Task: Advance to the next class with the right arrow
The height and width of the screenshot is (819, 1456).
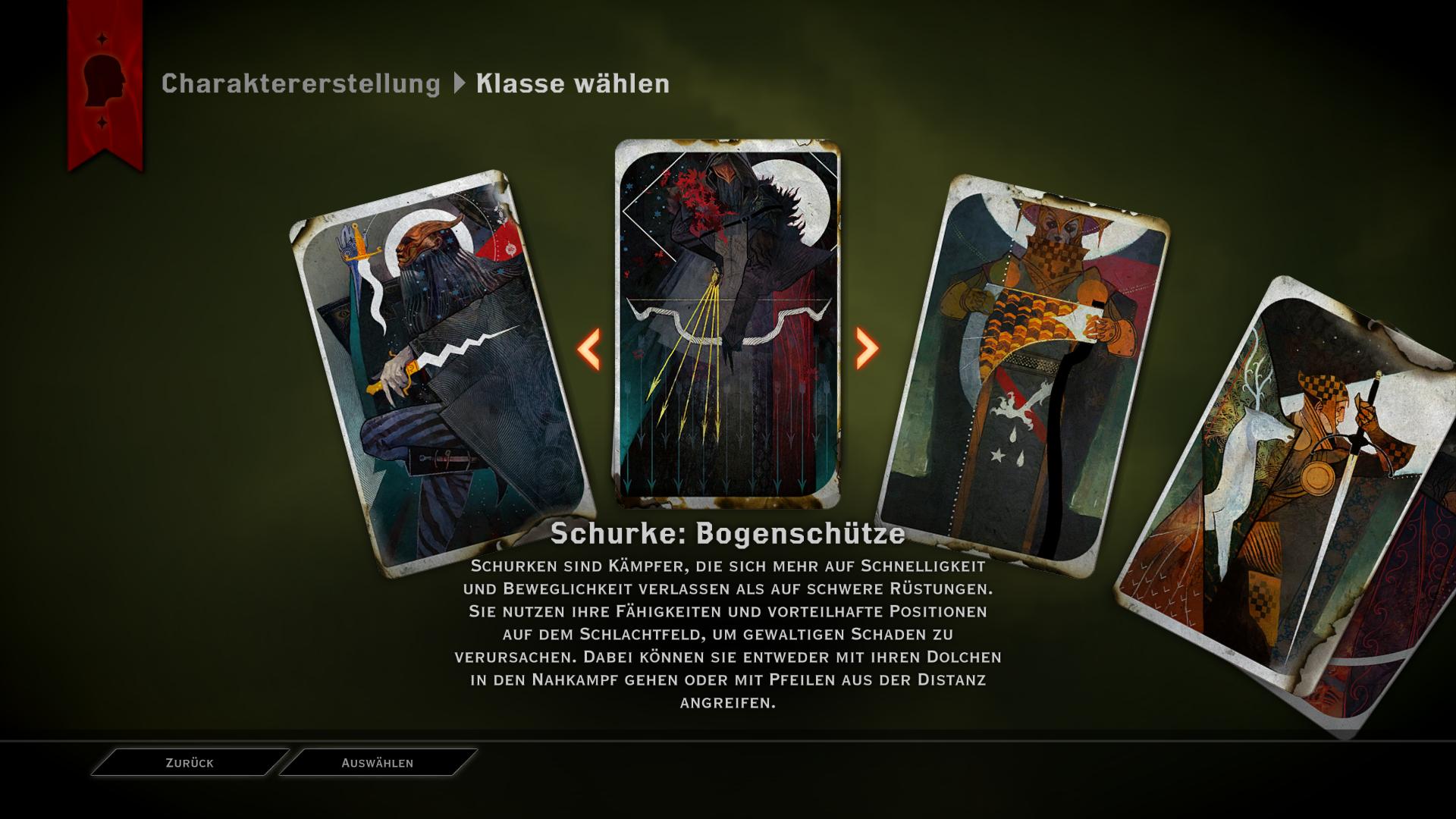Action: pyautogui.click(x=866, y=349)
